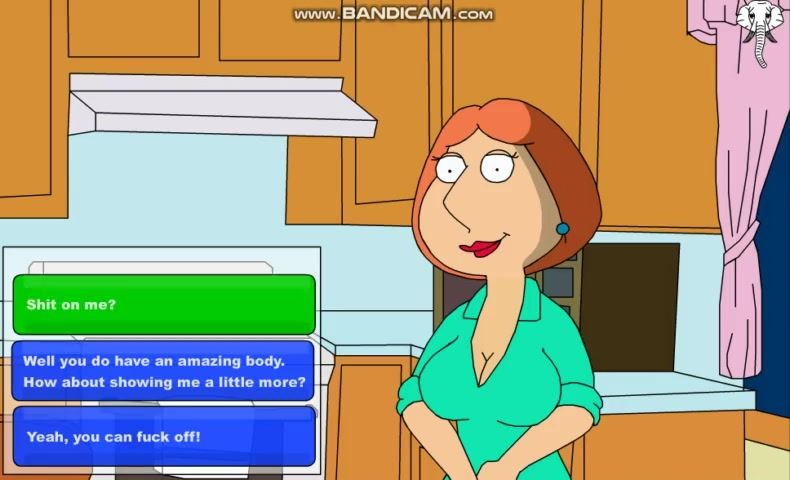Select the "amazing body" dialogue option
The height and width of the screenshot is (480, 790).
[x=164, y=371]
